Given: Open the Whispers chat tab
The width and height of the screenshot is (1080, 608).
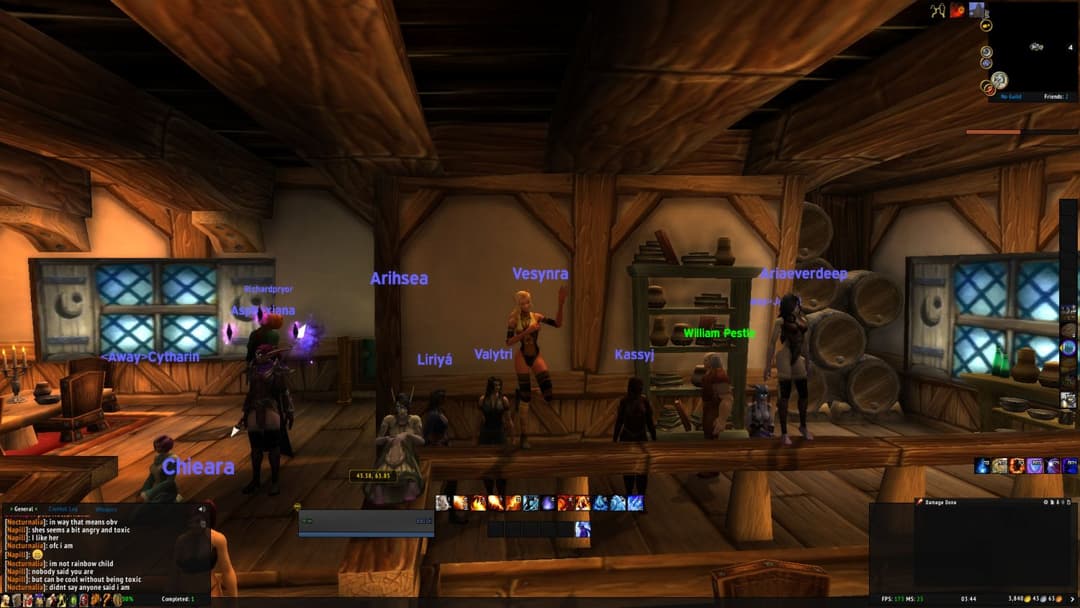Looking at the screenshot, I should (x=106, y=509).
